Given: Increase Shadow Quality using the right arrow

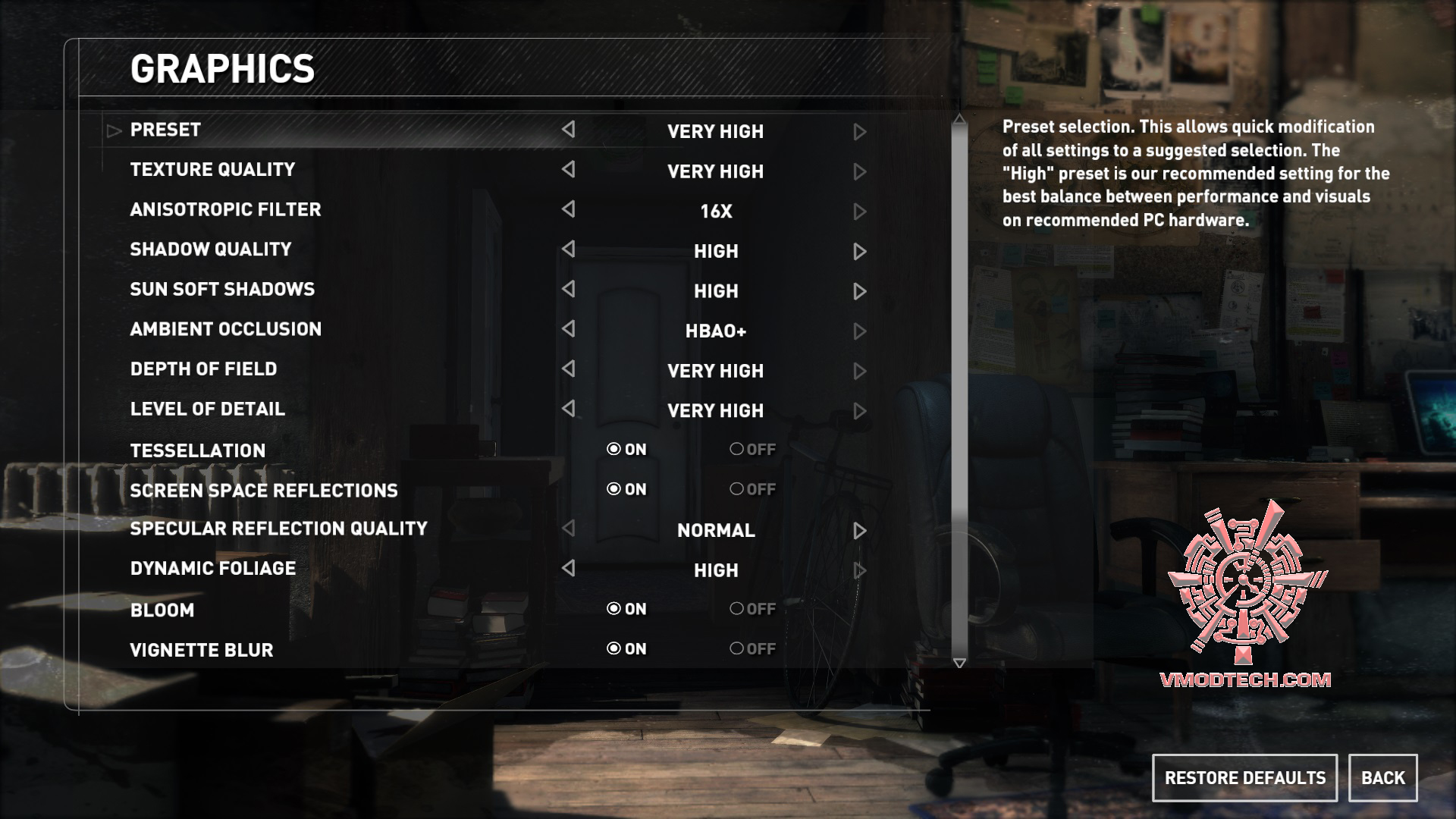Looking at the screenshot, I should 859,250.
